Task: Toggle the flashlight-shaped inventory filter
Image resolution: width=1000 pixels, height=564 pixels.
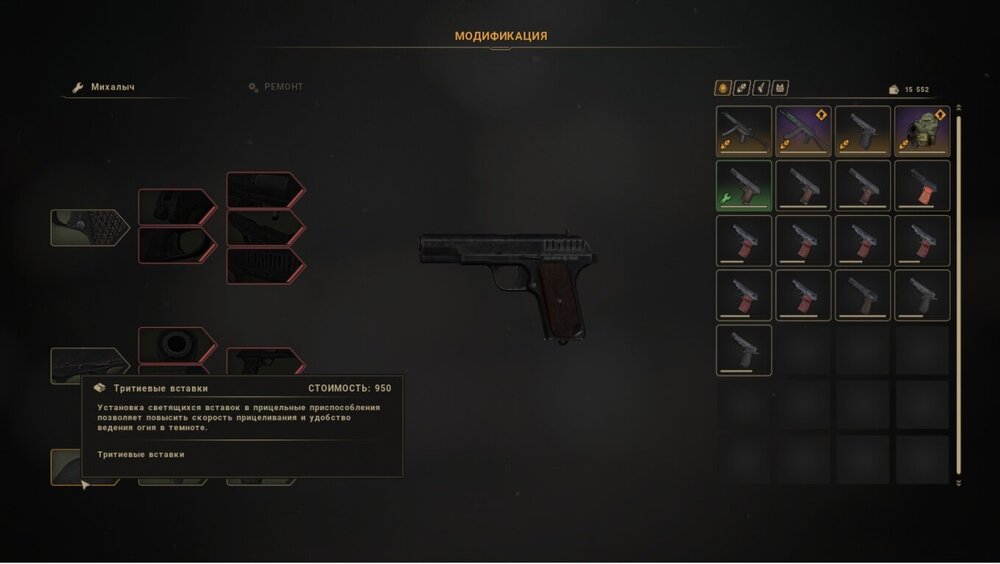Action: 761,88
